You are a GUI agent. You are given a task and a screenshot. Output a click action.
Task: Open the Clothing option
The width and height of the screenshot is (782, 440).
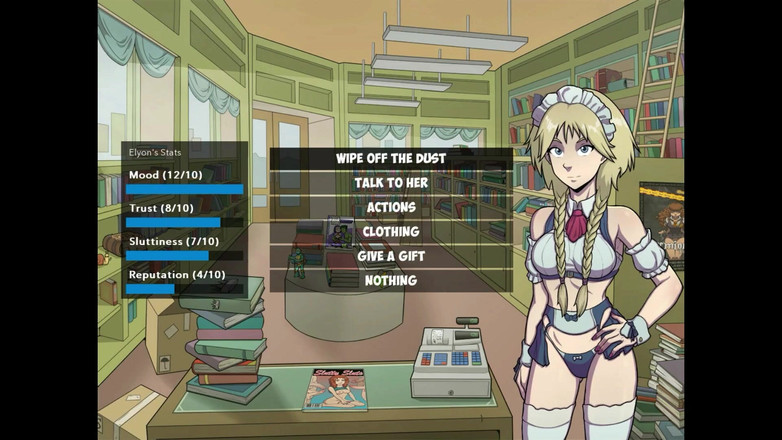click(x=390, y=232)
